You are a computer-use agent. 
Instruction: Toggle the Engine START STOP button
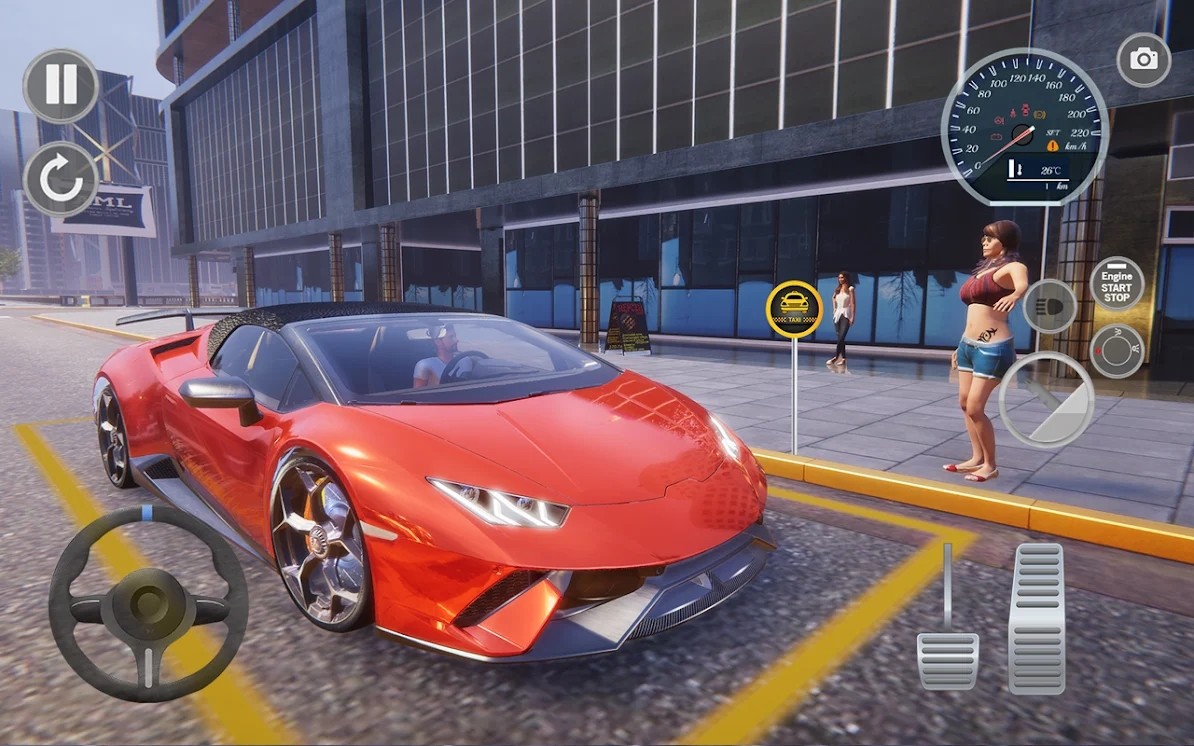(x=1116, y=284)
